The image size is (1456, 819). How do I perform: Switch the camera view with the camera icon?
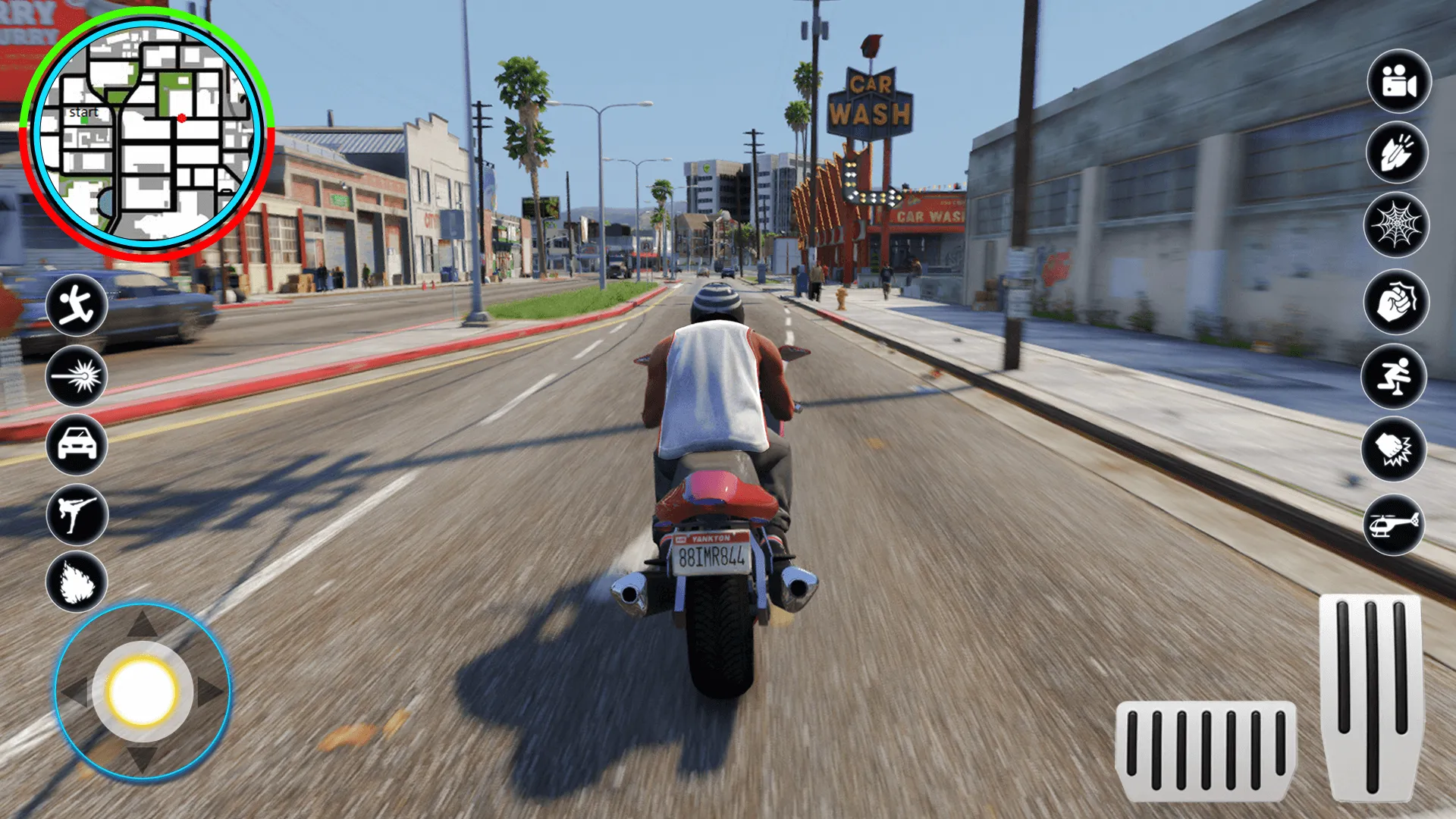[1399, 81]
